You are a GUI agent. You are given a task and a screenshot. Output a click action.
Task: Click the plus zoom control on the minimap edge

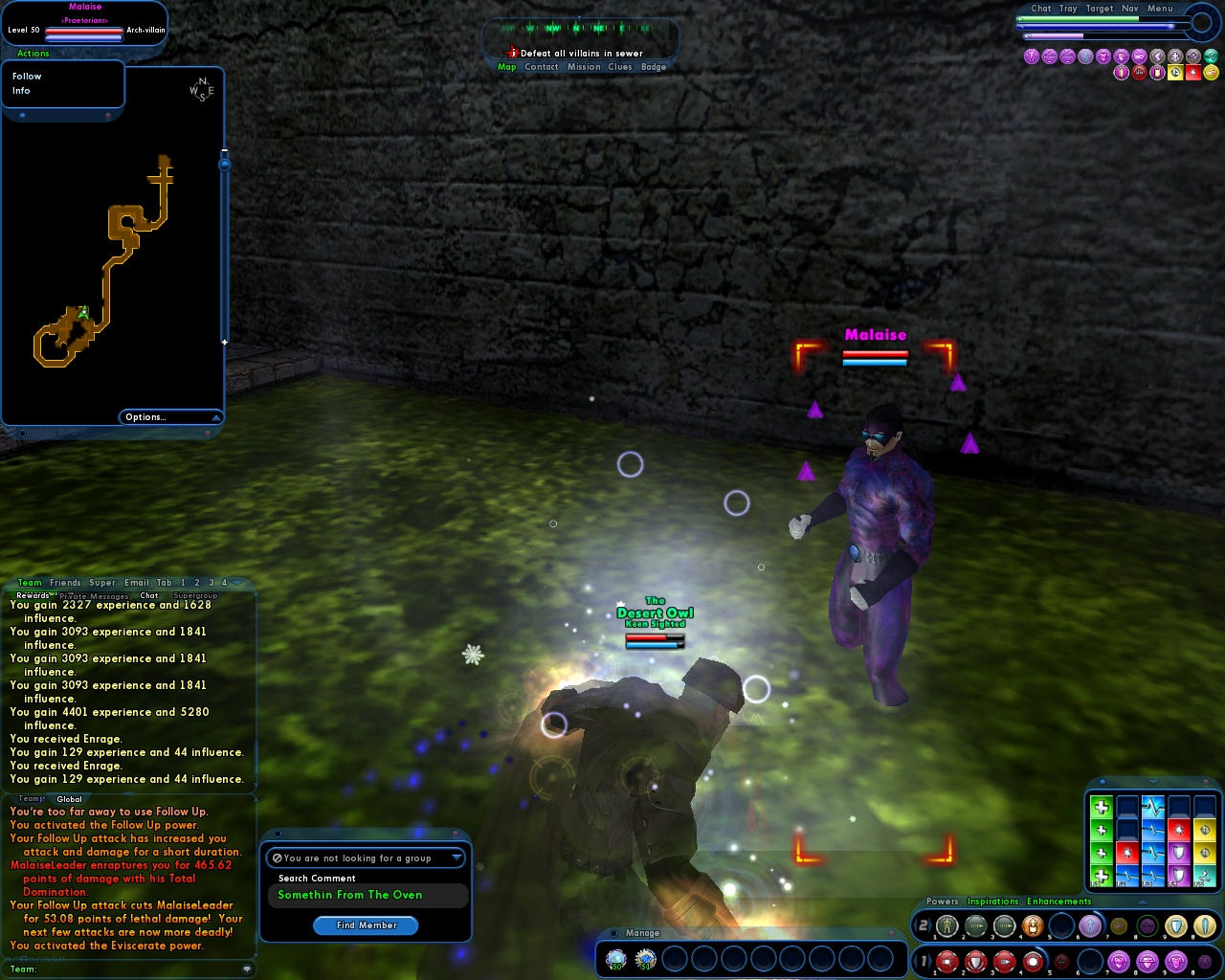click(223, 340)
